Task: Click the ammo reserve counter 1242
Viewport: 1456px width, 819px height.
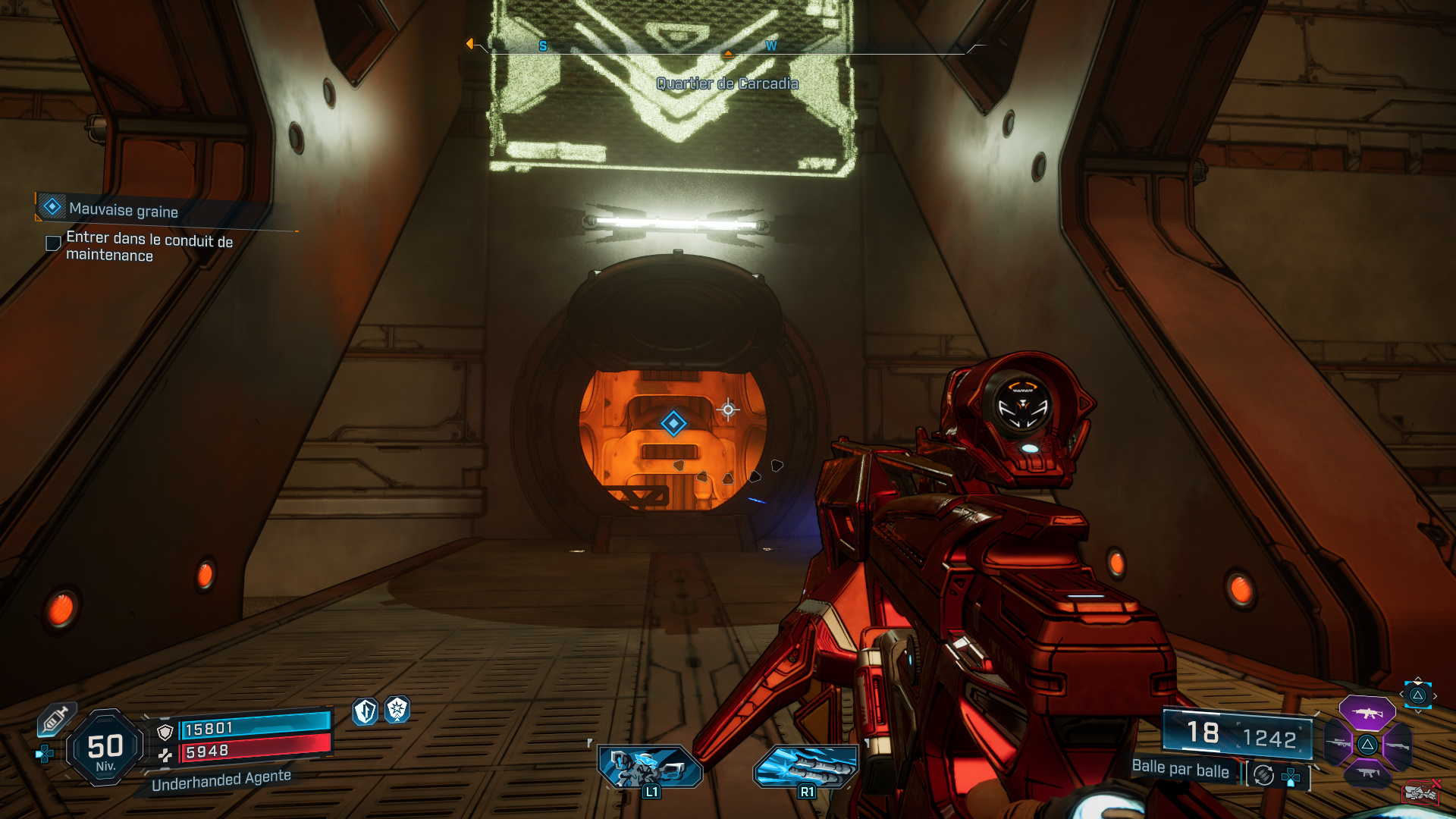Action: pos(1269,735)
